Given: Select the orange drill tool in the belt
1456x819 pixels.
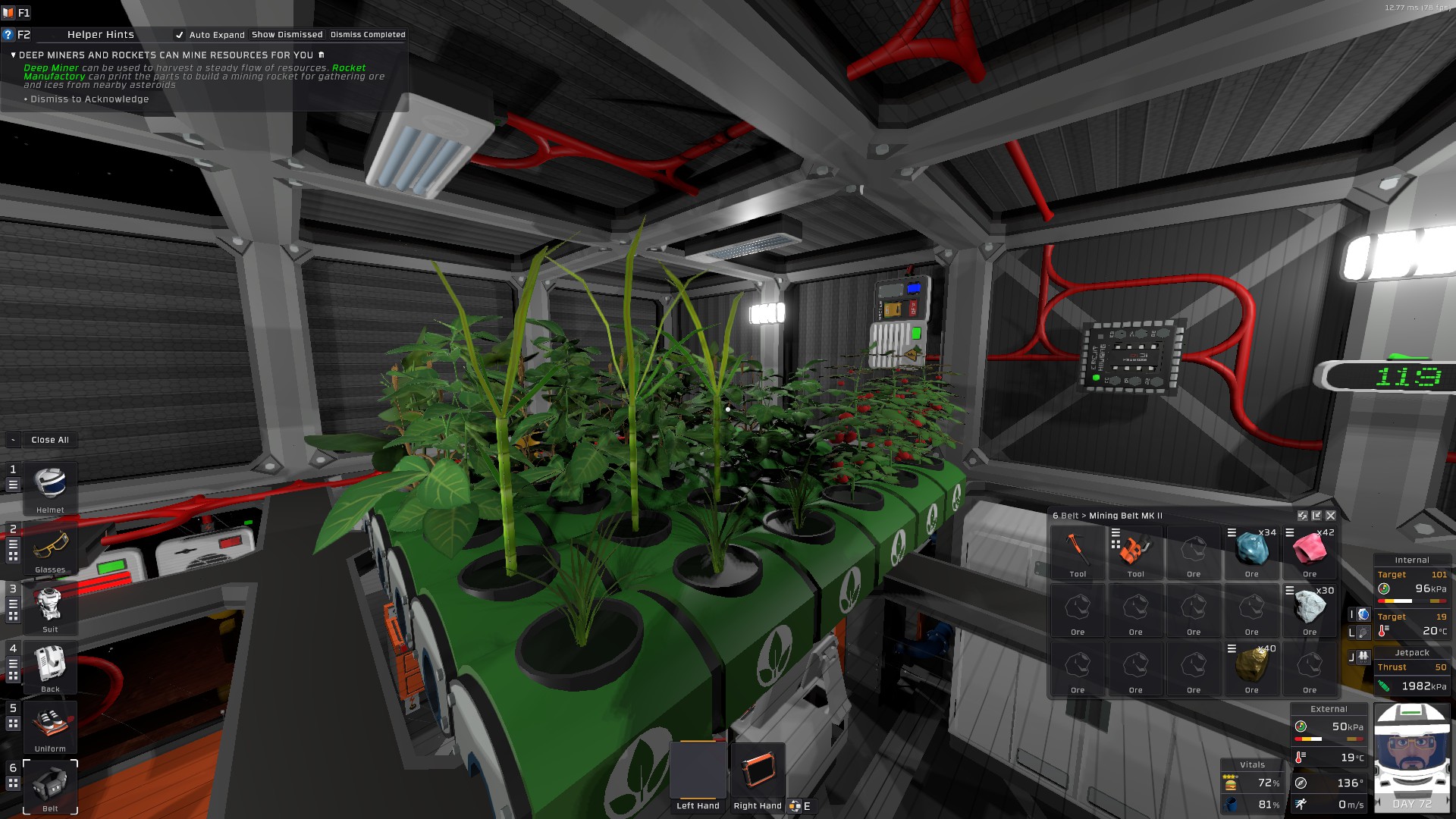Looking at the screenshot, I should (1134, 551).
